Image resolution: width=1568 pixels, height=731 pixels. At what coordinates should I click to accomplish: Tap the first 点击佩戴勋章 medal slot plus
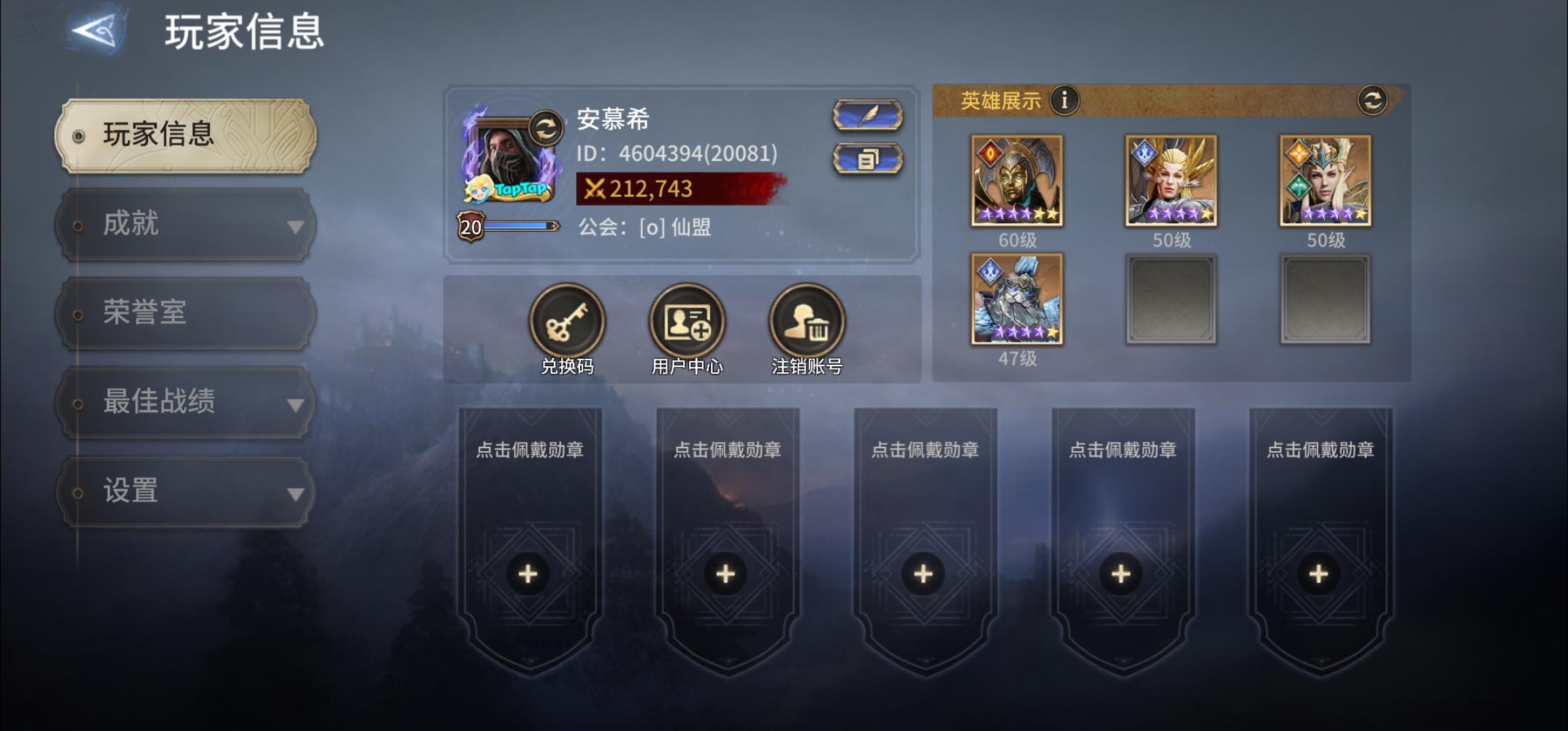click(x=527, y=573)
